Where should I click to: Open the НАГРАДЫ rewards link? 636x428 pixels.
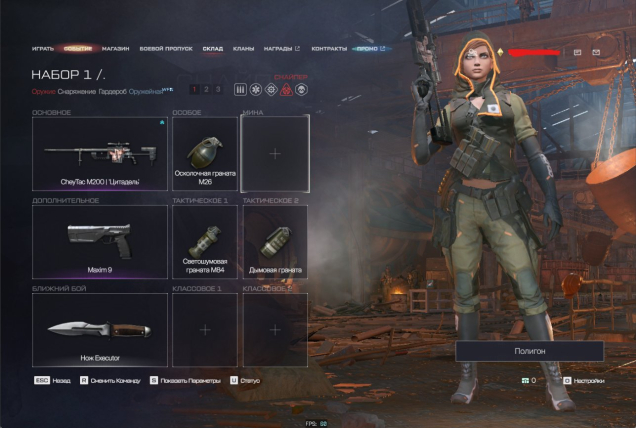(278, 48)
